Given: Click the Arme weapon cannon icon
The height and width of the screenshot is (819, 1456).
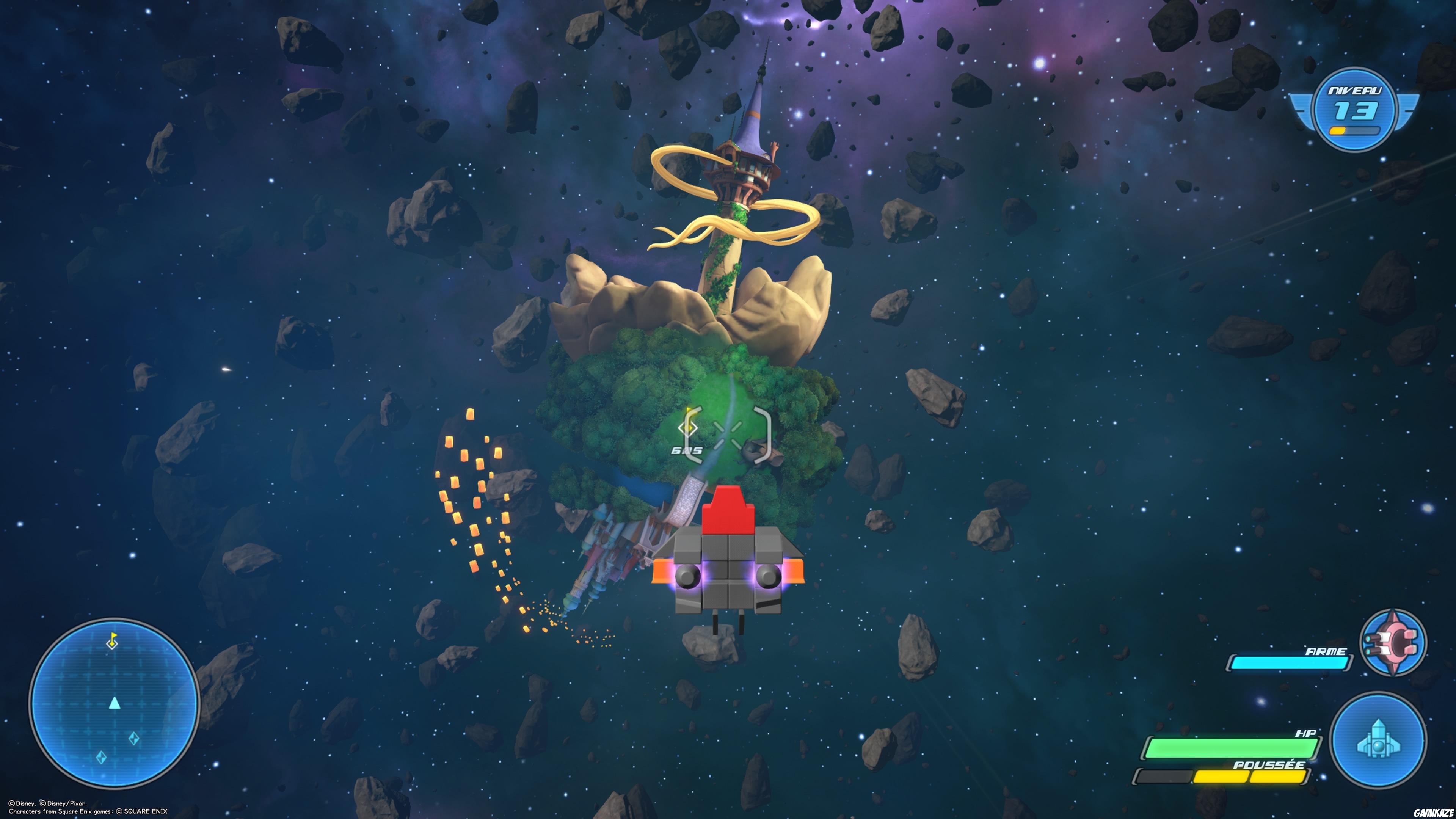Looking at the screenshot, I should tap(1392, 642).
